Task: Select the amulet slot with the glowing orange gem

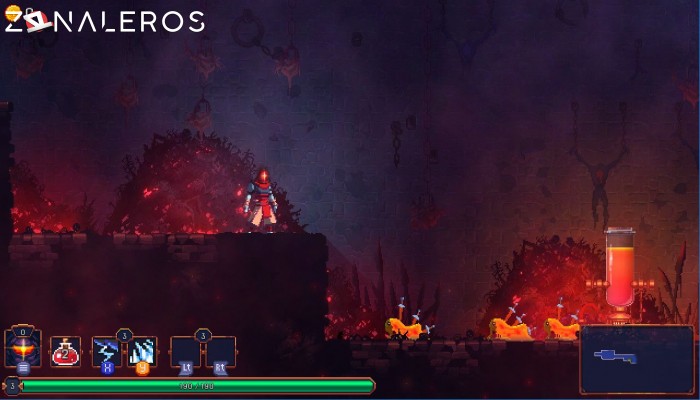Action: click(x=22, y=350)
